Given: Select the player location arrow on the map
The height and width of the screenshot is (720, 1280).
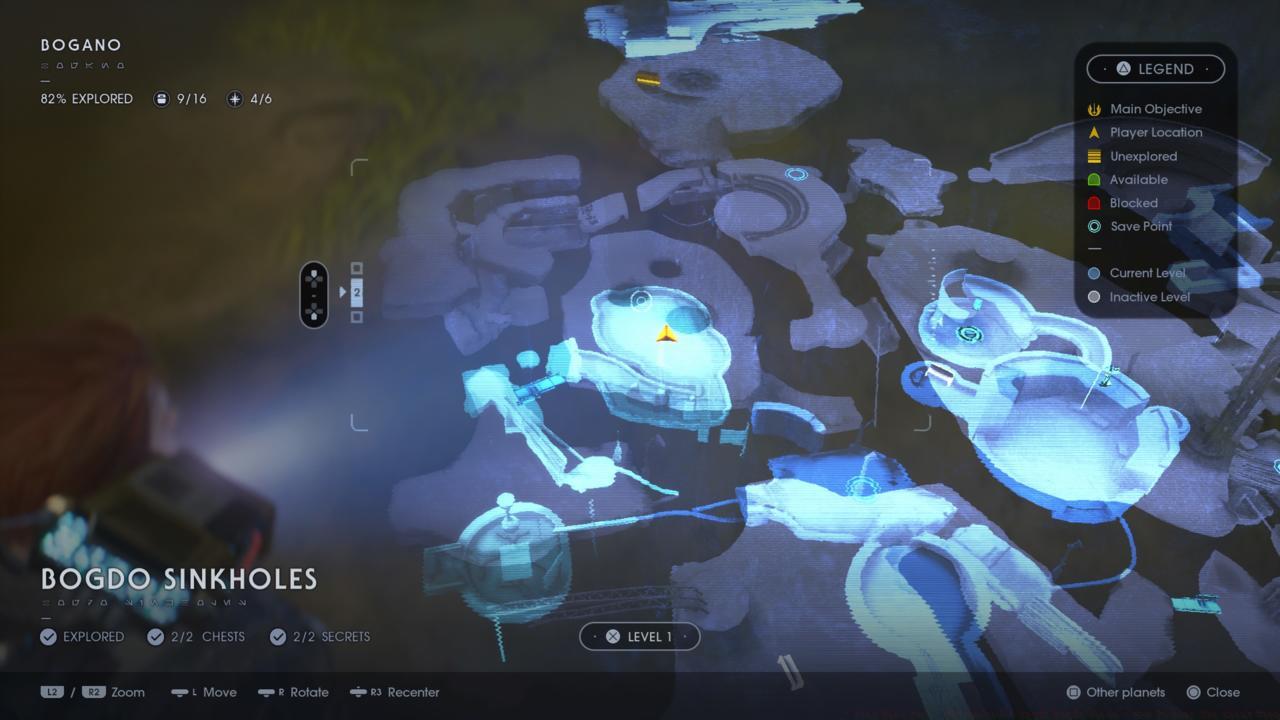Looking at the screenshot, I should click(668, 334).
